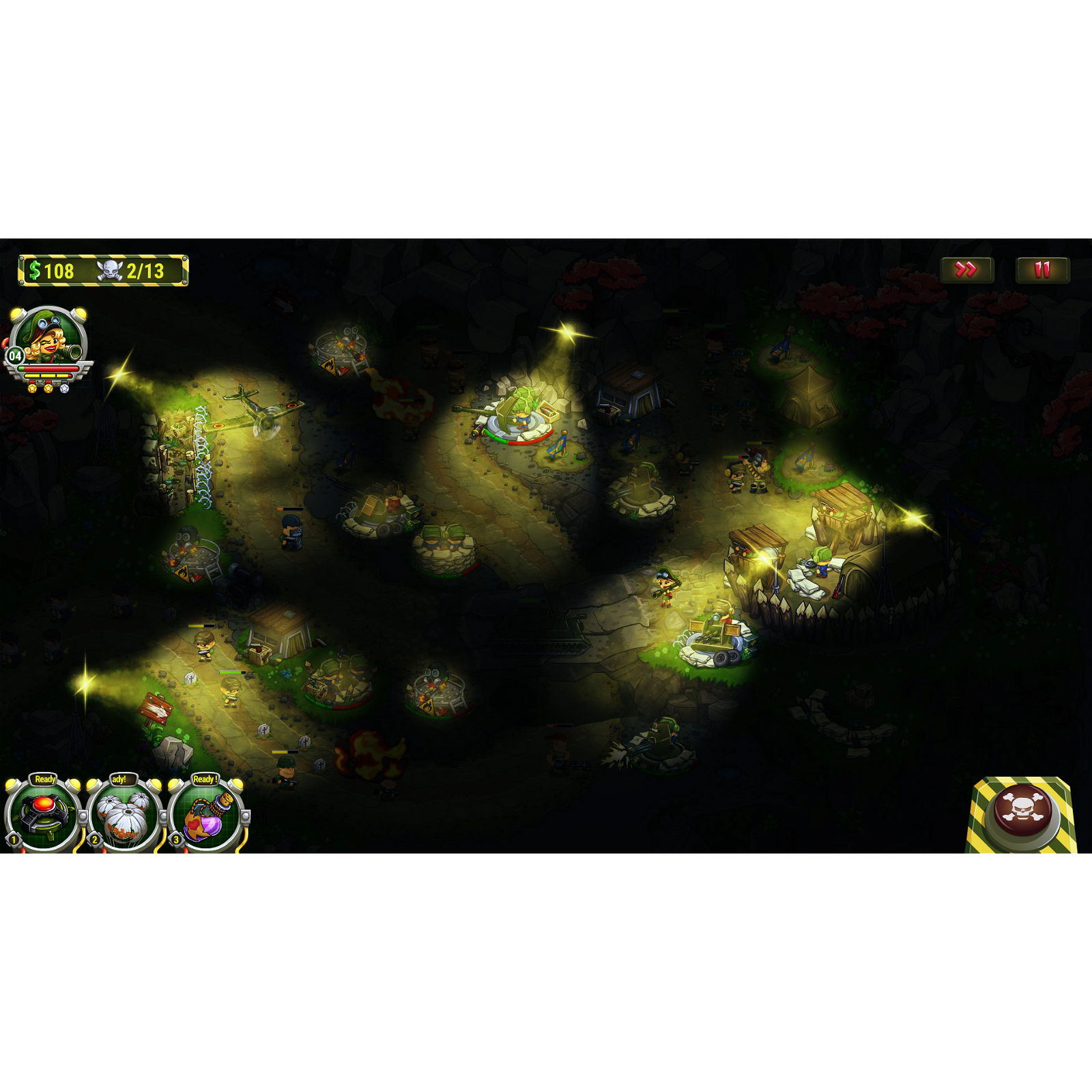Click the Ready label on ability slot 3
Viewport: 1092px width, 1092px height.
click(205, 796)
